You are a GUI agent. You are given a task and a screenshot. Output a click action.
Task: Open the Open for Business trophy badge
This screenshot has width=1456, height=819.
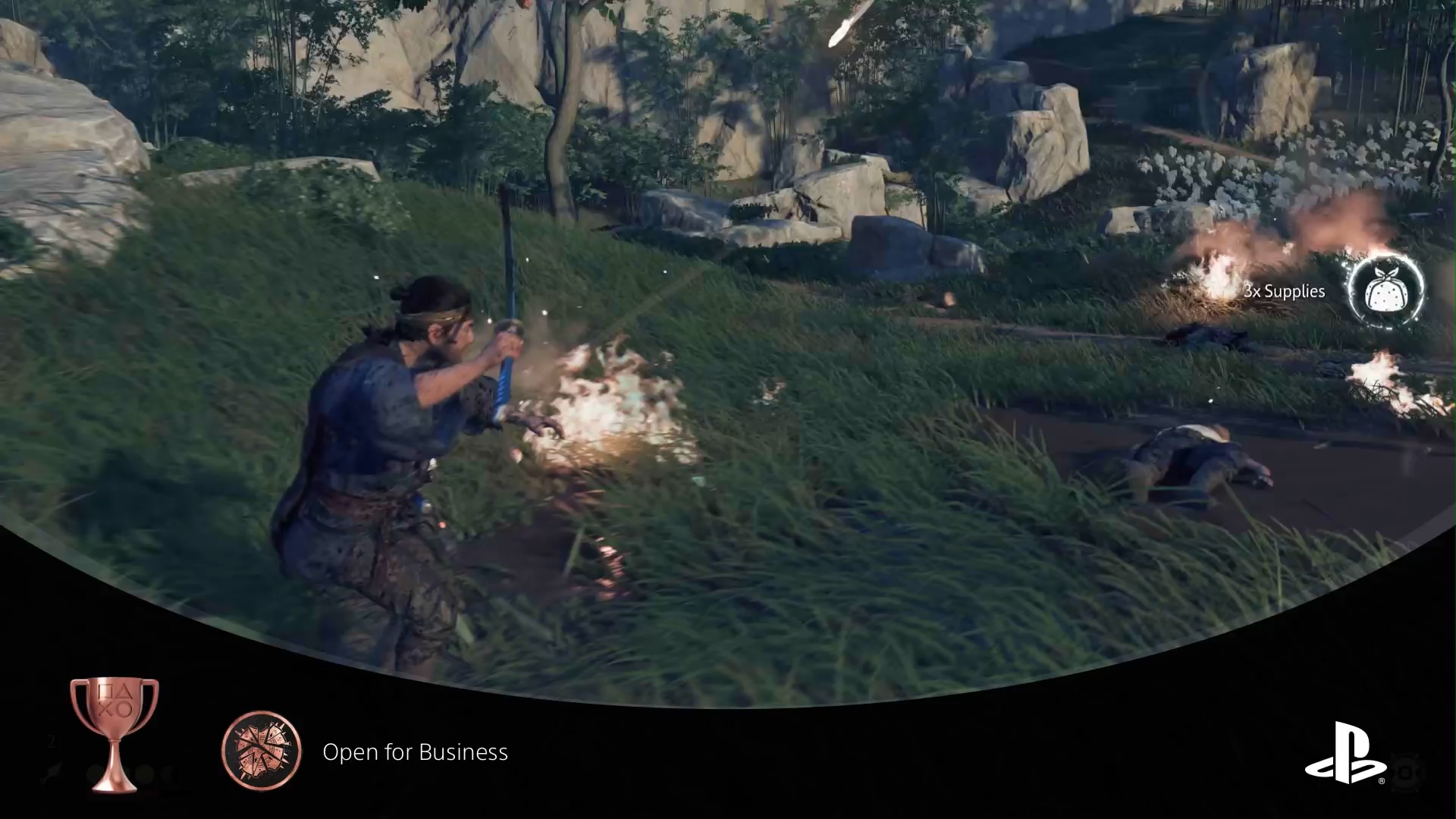(262, 751)
